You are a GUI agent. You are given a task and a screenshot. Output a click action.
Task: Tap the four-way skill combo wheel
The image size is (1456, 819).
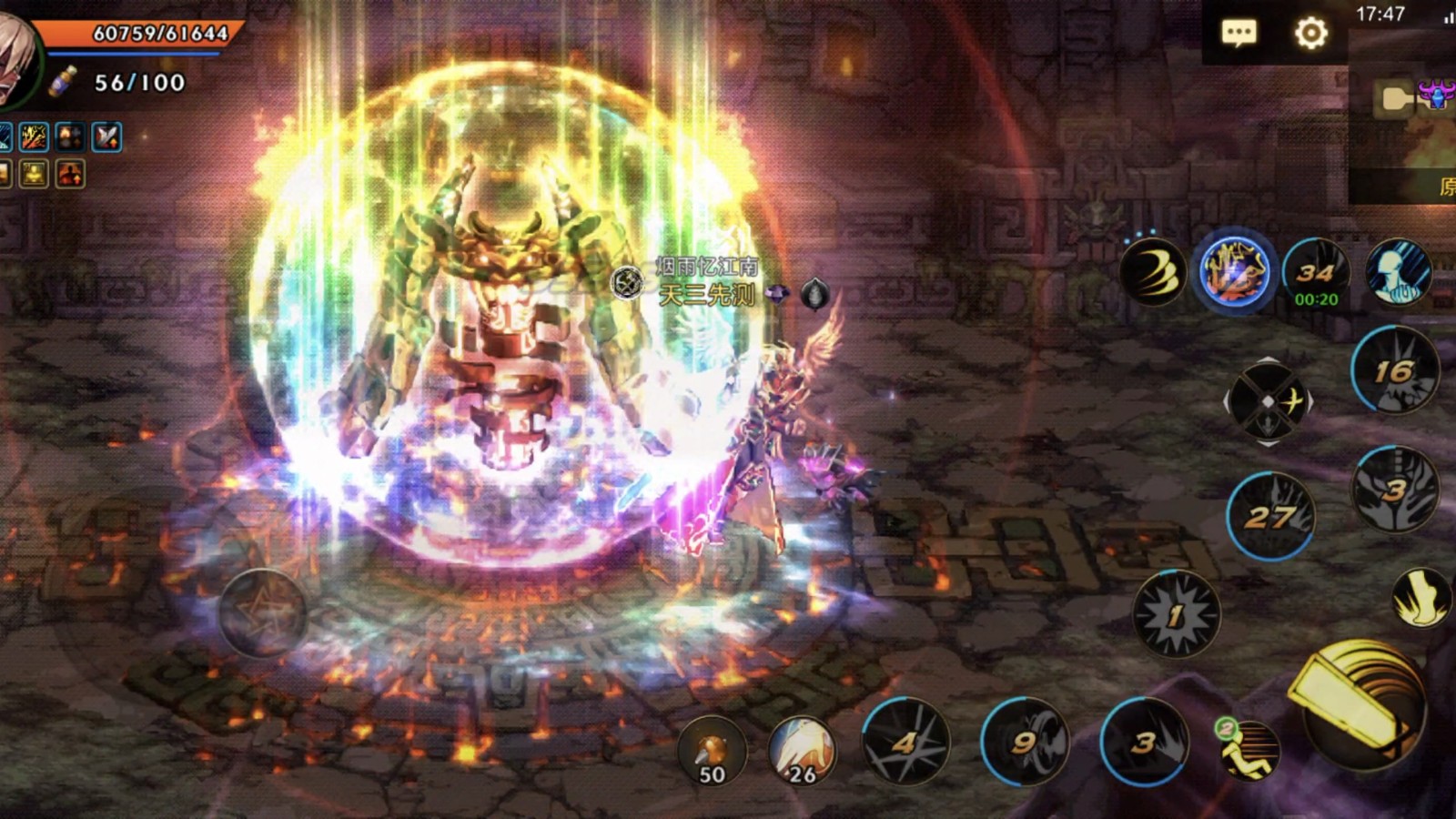tap(1268, 401)
